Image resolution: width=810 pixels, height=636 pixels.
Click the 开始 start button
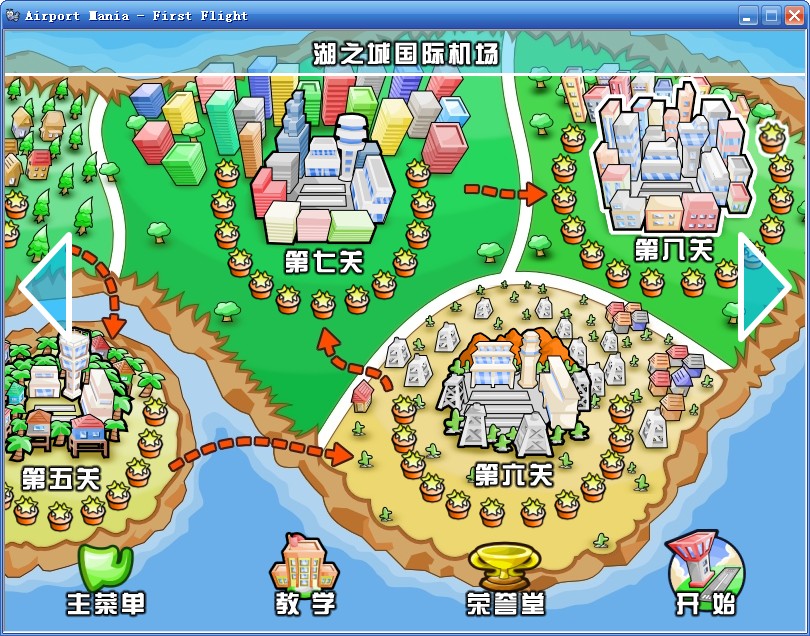[x=705, y=576]
